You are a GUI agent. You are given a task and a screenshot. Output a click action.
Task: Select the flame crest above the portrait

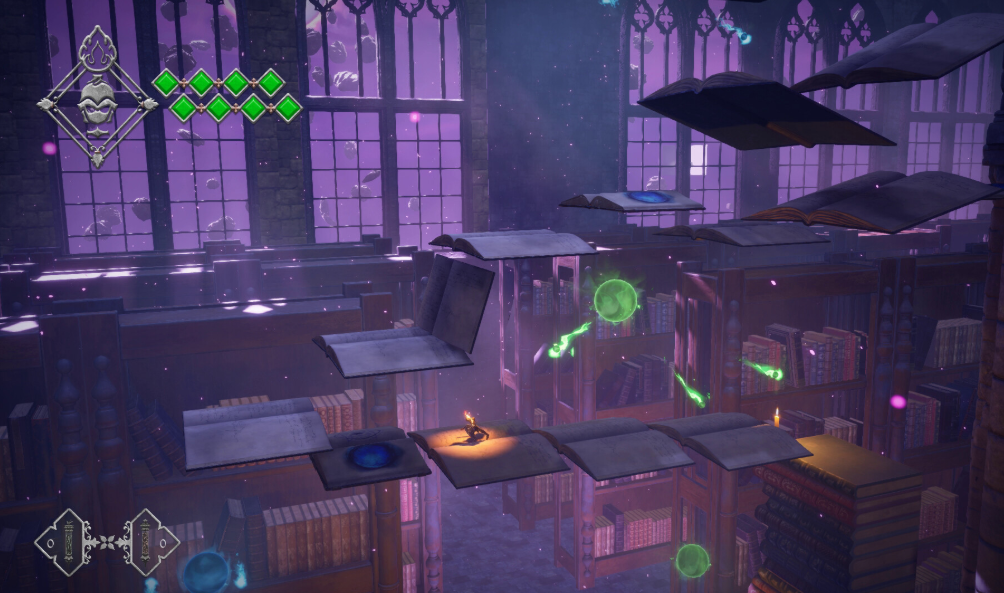pyautogui.click(x=97, y=50)
